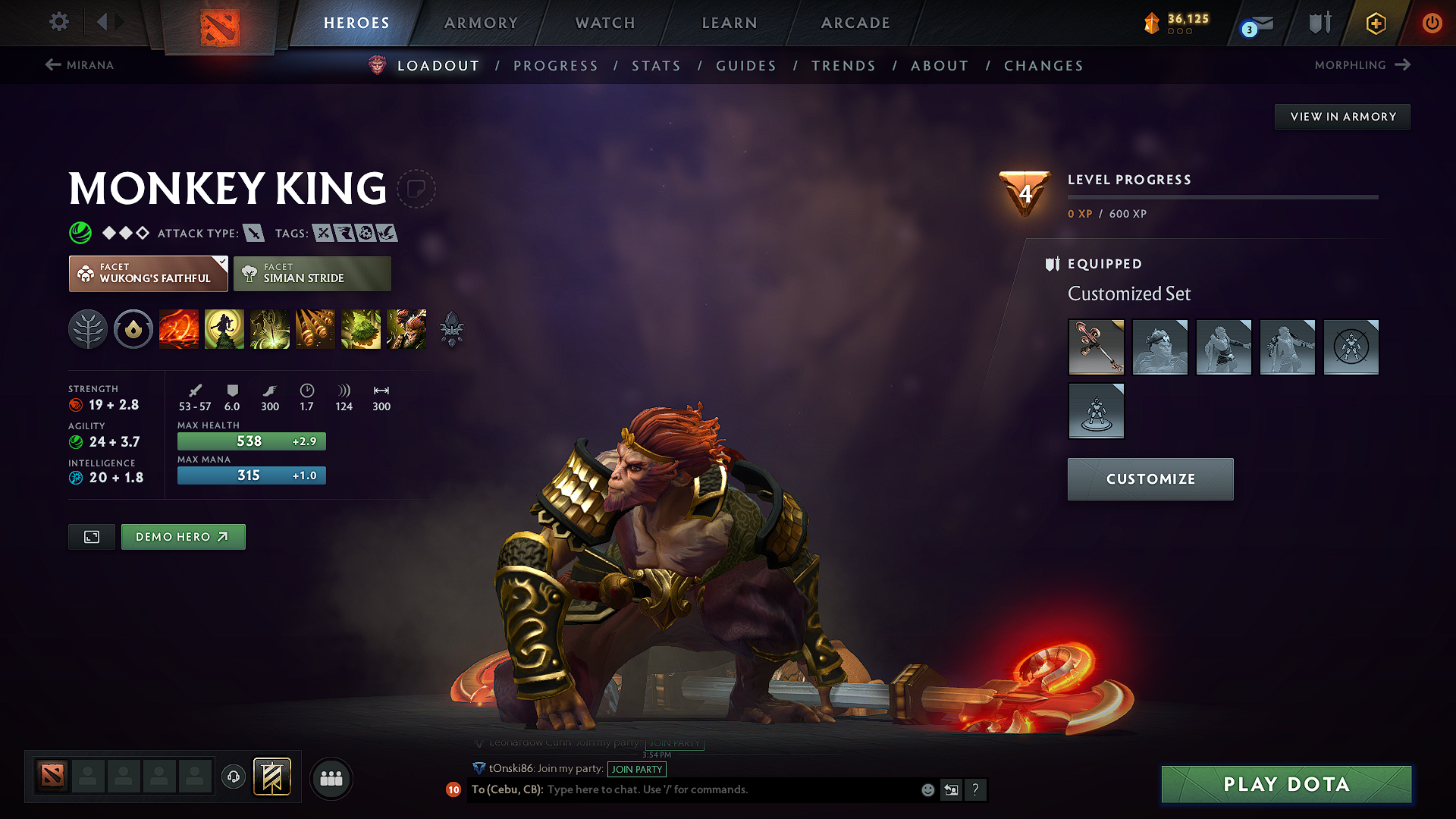Click the Dota 2 logo in the top bar
This screenshot has height=819, width=1456.
point(221,23)
